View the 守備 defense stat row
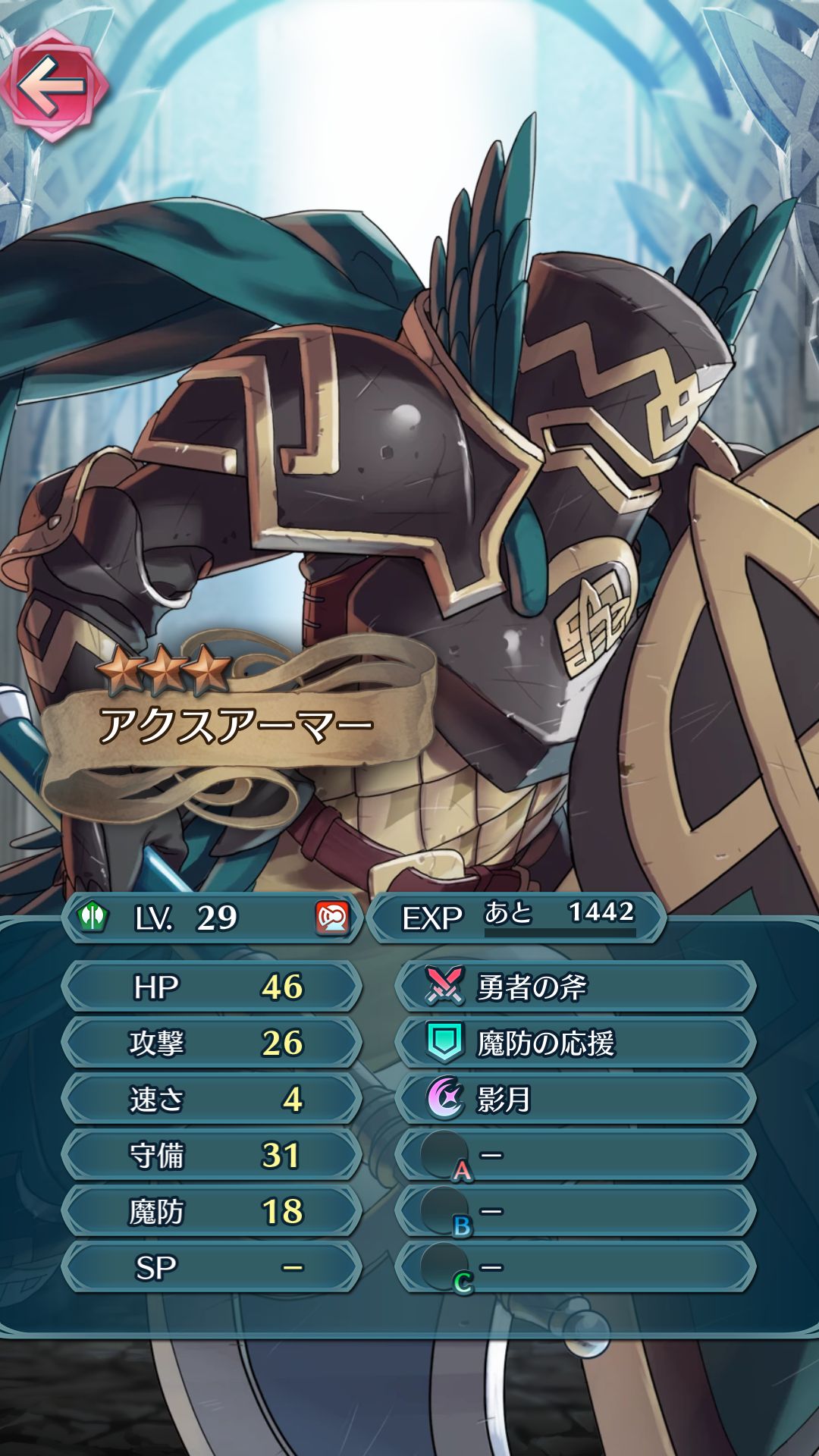Screen dimensions: 819x1456 212,1155
